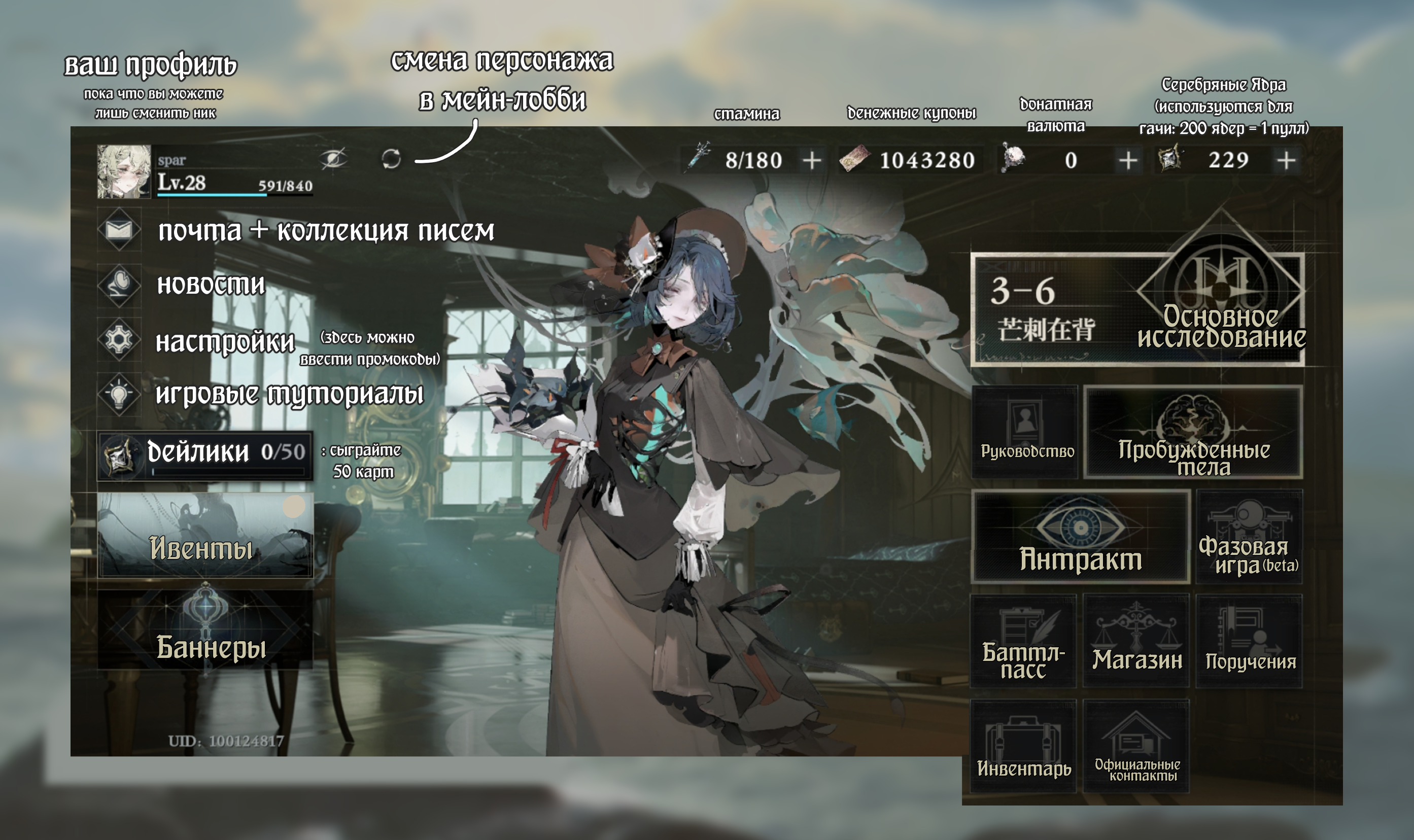
Task: Open the Баттл-пасс tile
Action: [1023, 641]
